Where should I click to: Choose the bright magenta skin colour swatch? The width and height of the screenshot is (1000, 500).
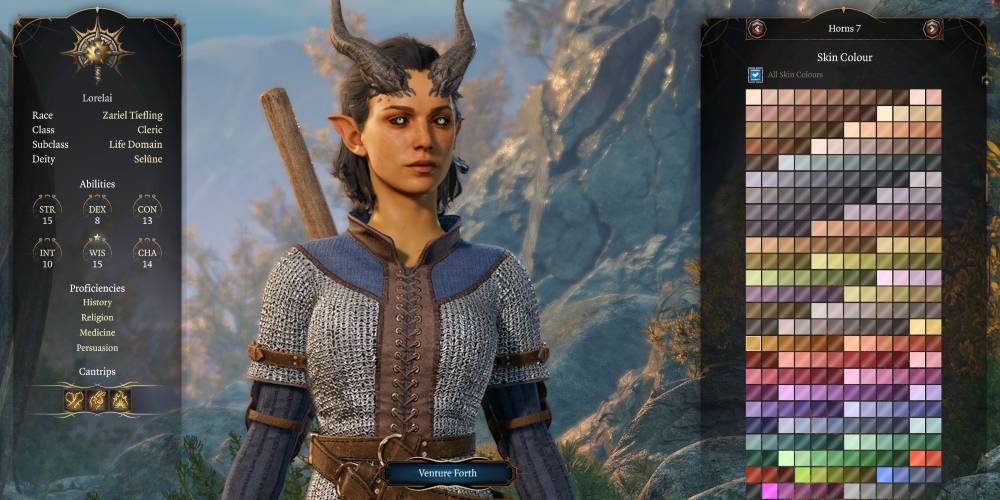[770, 490]
